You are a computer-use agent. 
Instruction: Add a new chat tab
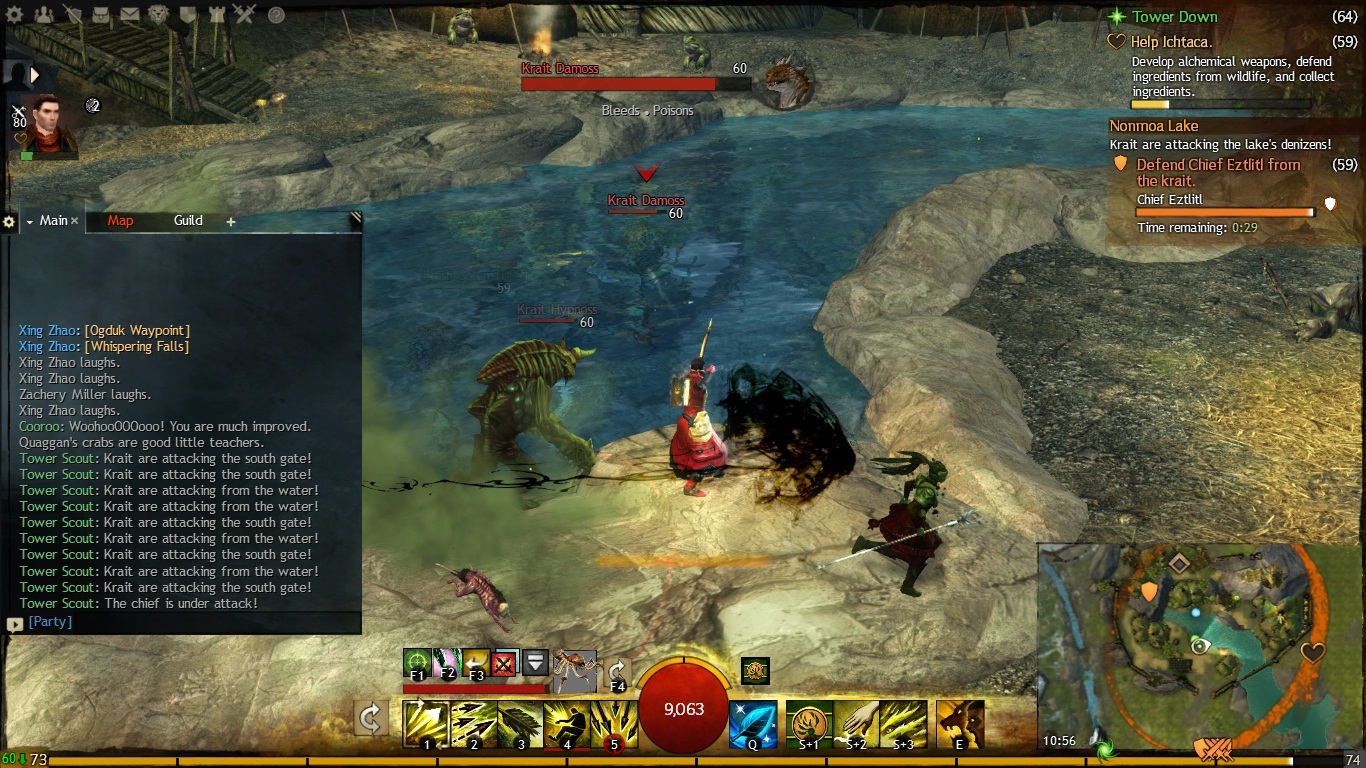(230, 222)
